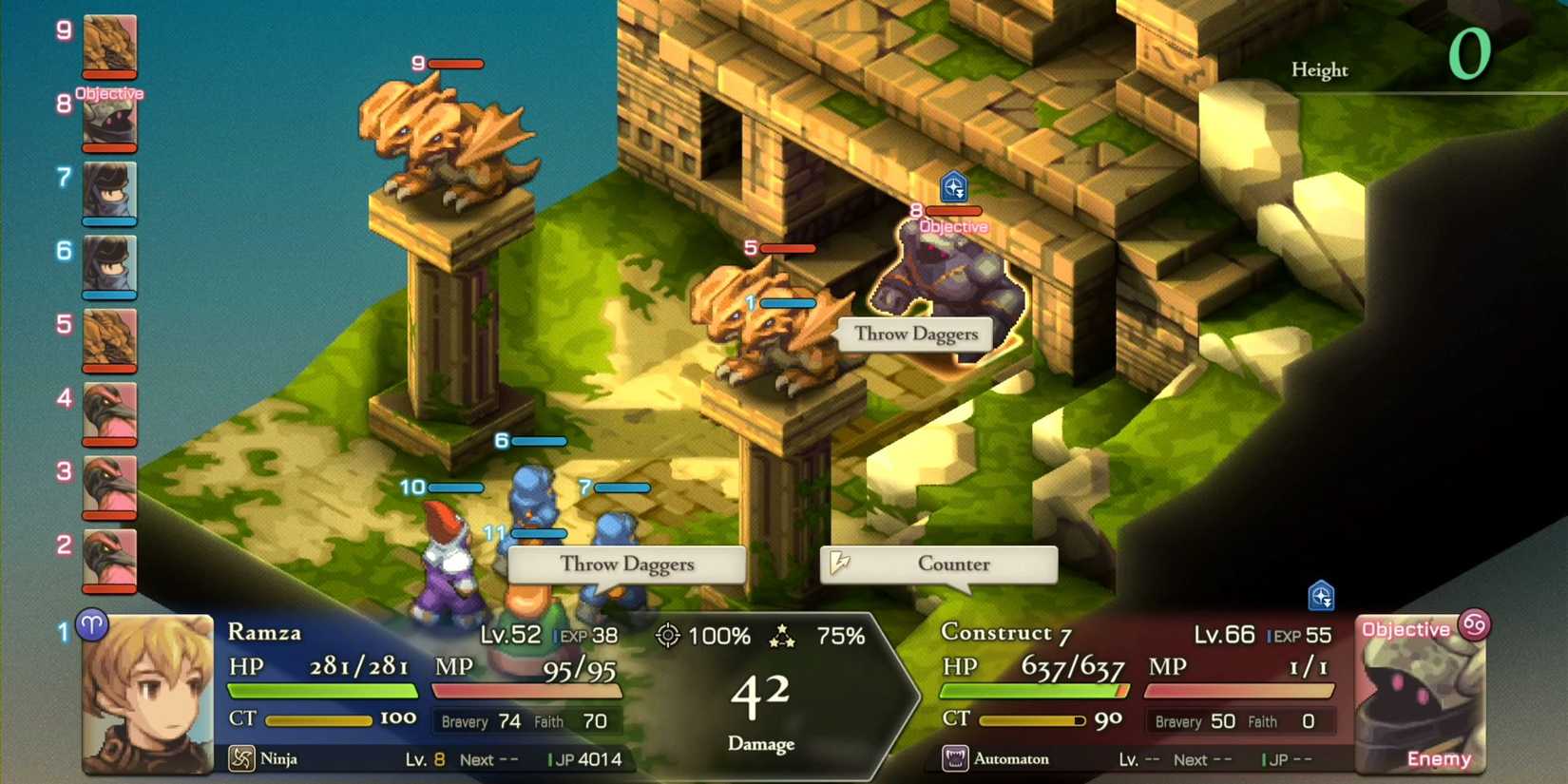Click Ramza's Ninja job icon
This screenshot has height=784, width=1568.
tap(241, 758)
